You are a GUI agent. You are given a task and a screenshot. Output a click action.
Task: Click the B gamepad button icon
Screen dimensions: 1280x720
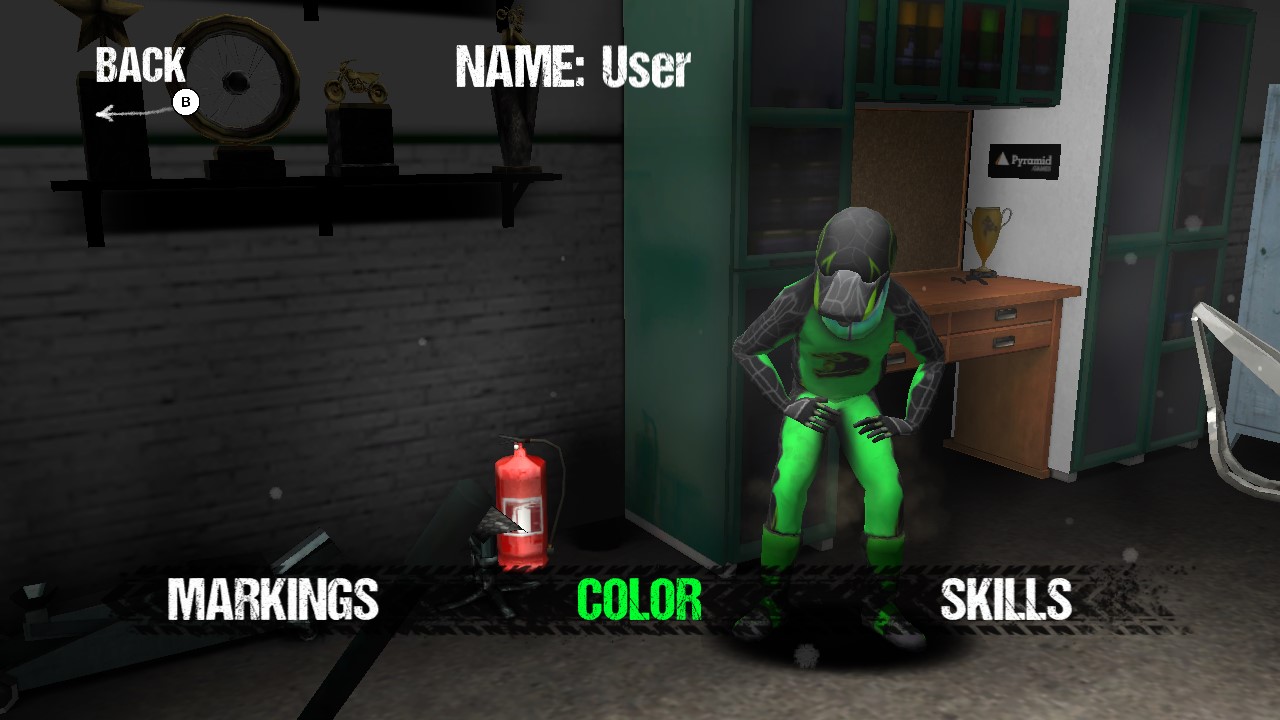pos(188,100)
